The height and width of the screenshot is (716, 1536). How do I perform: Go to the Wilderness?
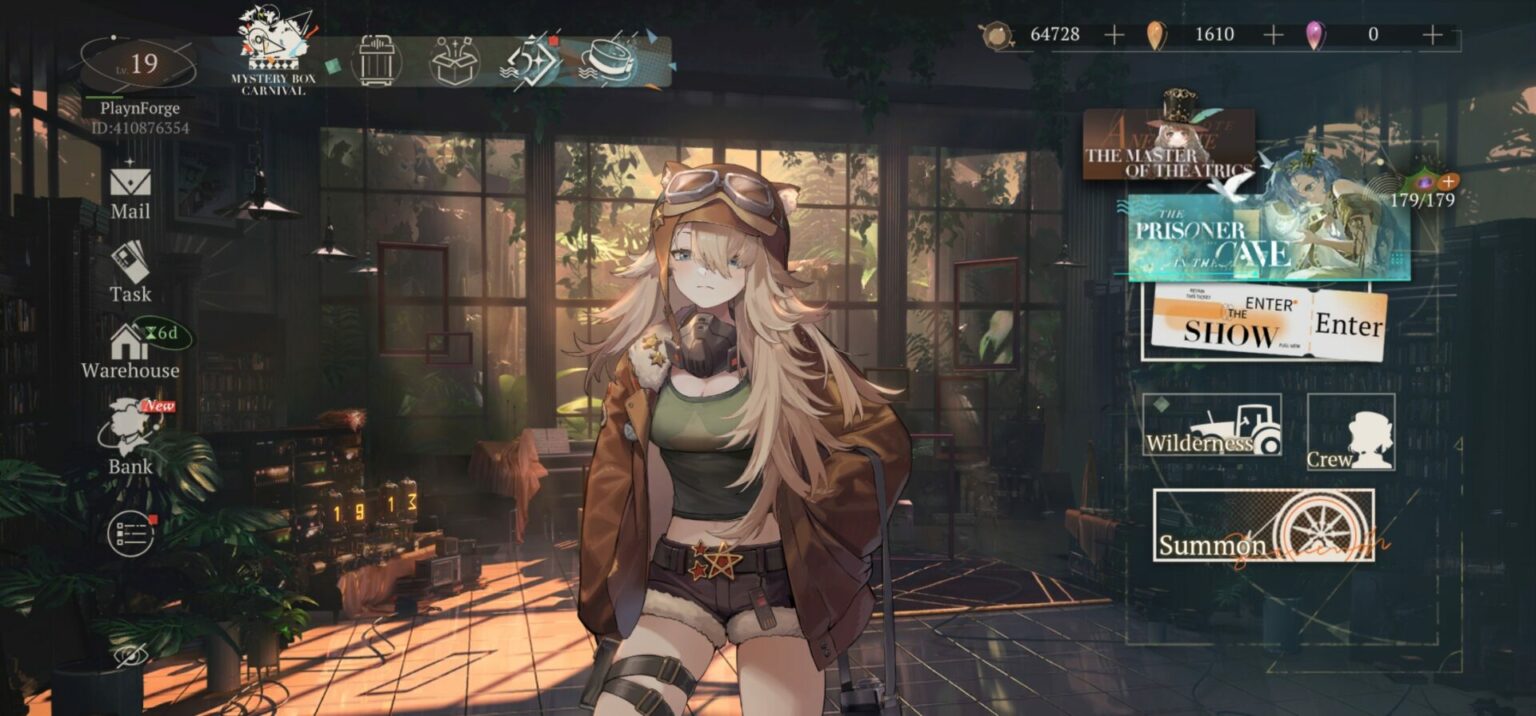(x=1211, y=426)
